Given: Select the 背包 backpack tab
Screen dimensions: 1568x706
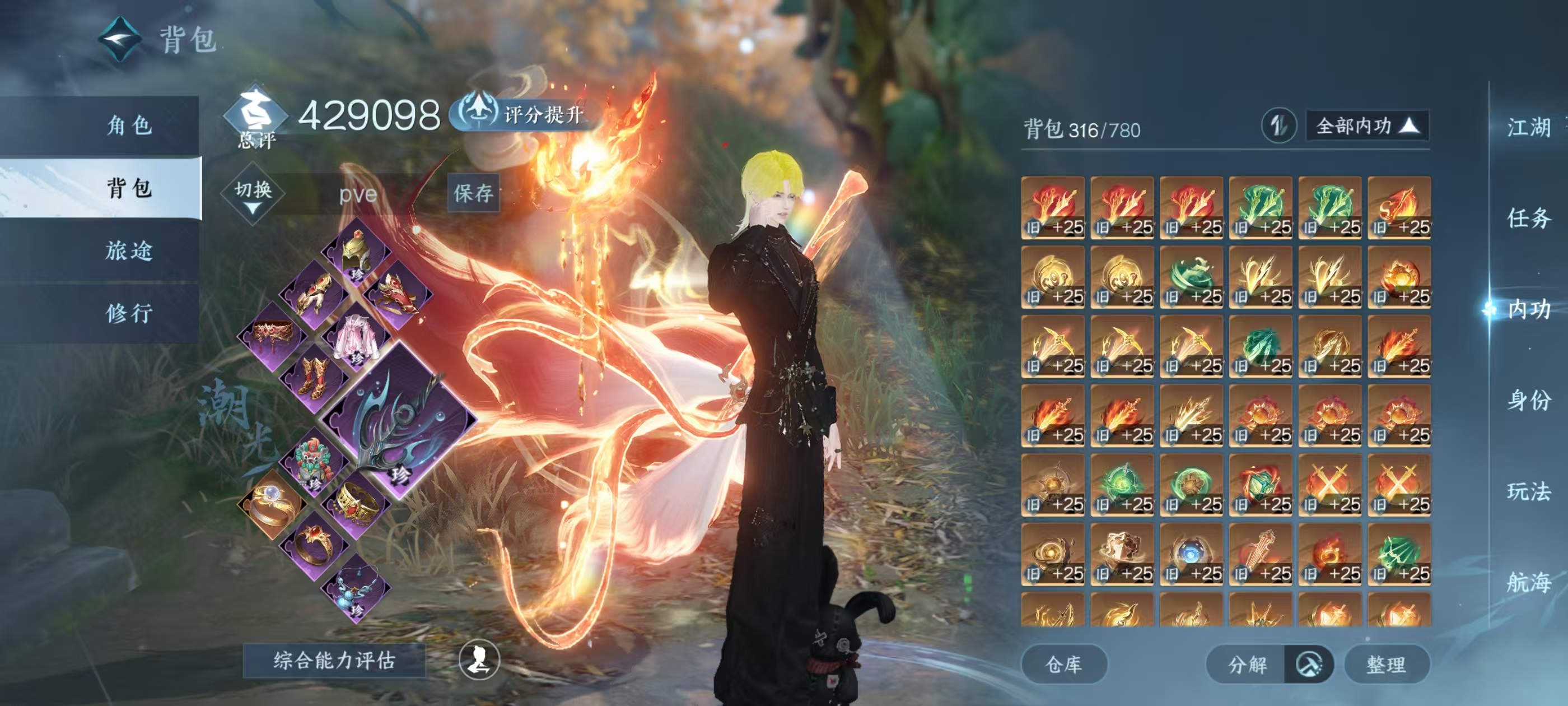Looking at the screenshot, I should pyautogui.click(x=129, y=188).
